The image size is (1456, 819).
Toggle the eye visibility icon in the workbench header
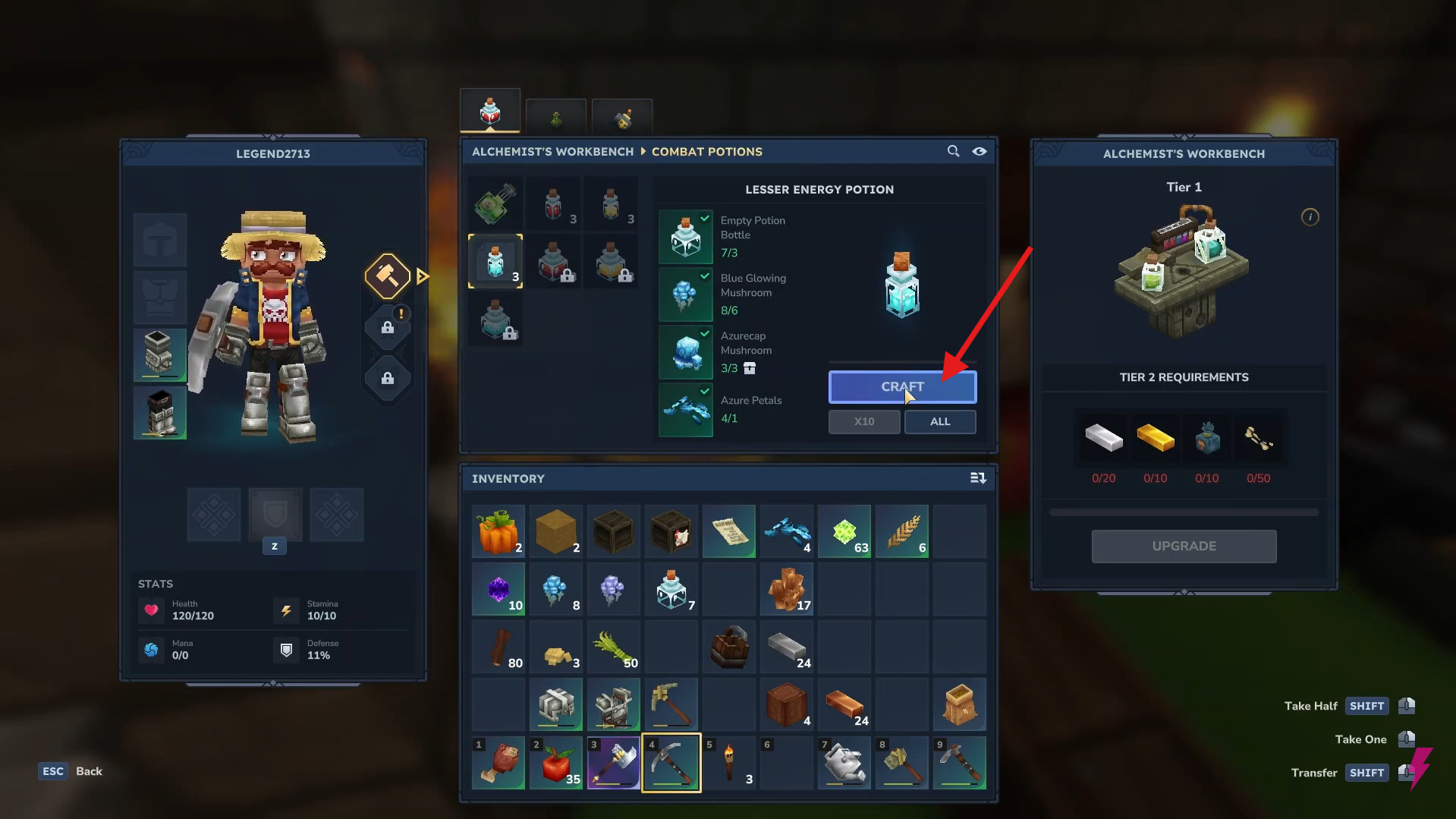pyautogui.click(x=979, y=151)
